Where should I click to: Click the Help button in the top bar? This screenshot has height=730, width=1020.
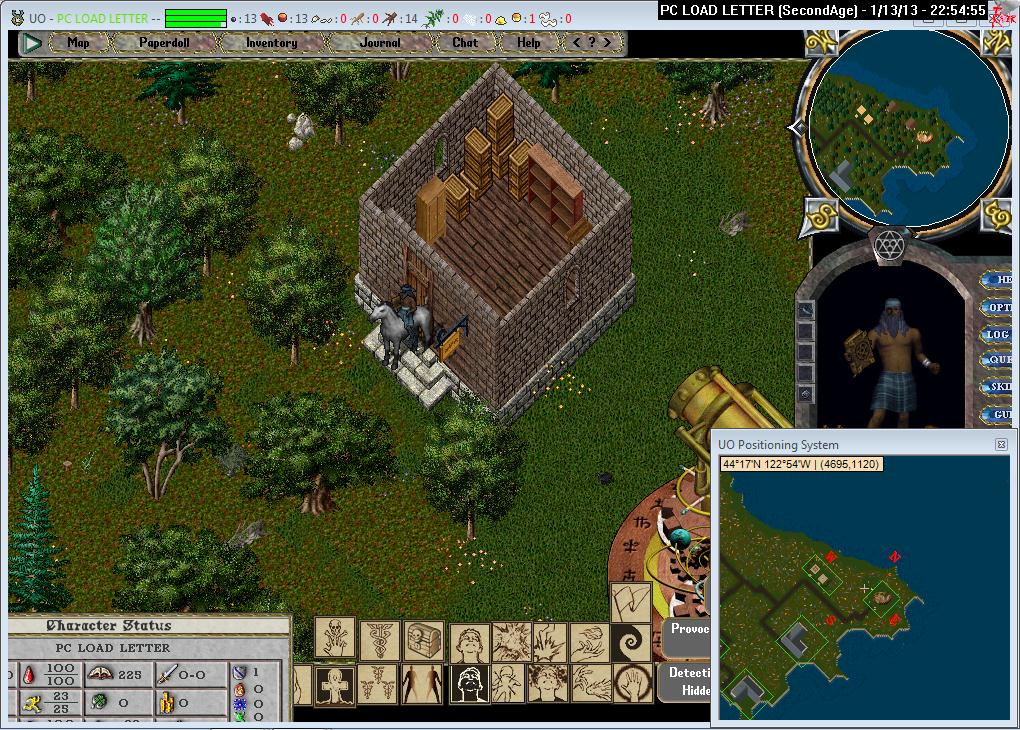pos(529,43)
